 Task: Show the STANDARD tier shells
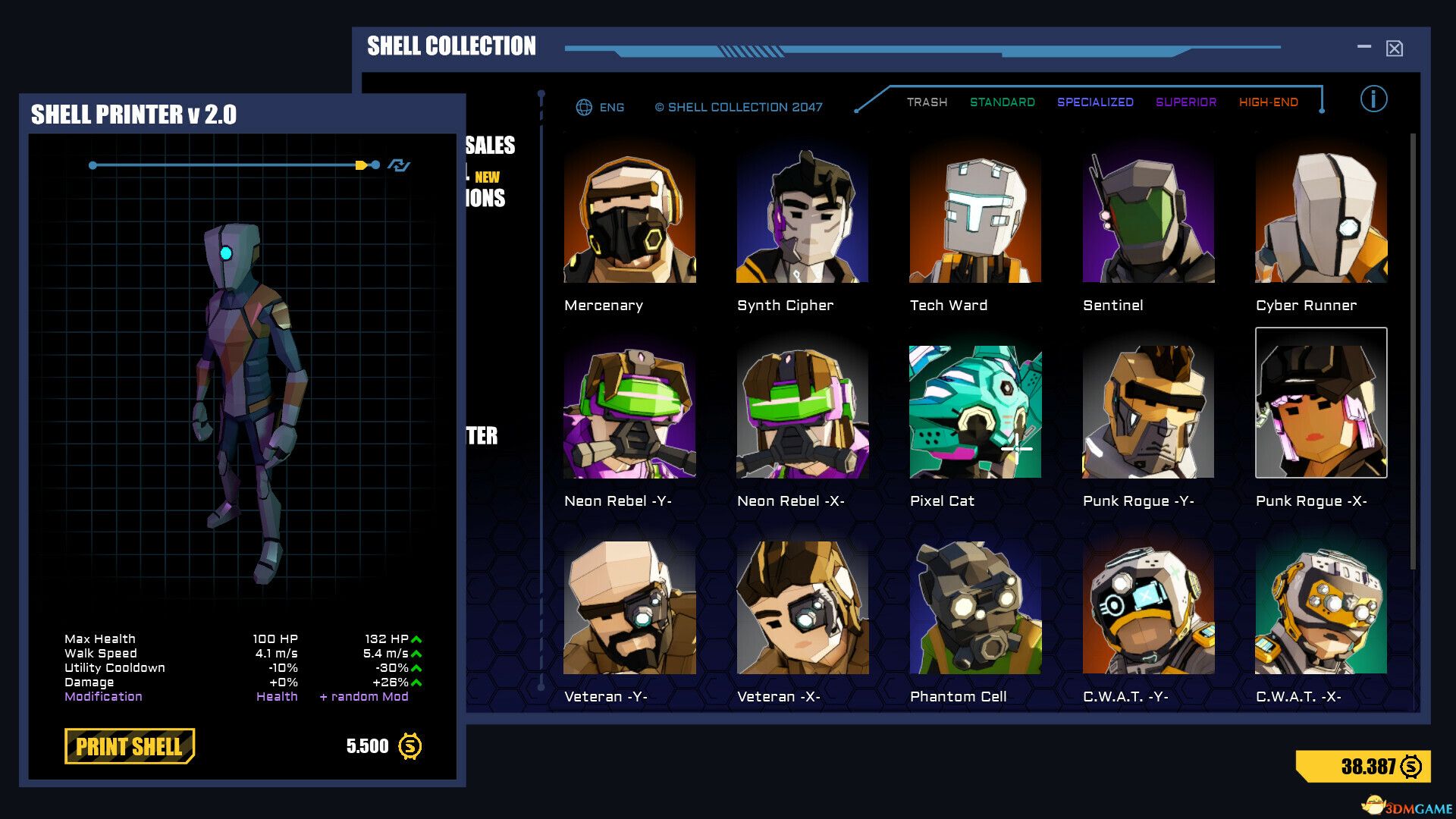(x=1002, y=102)
